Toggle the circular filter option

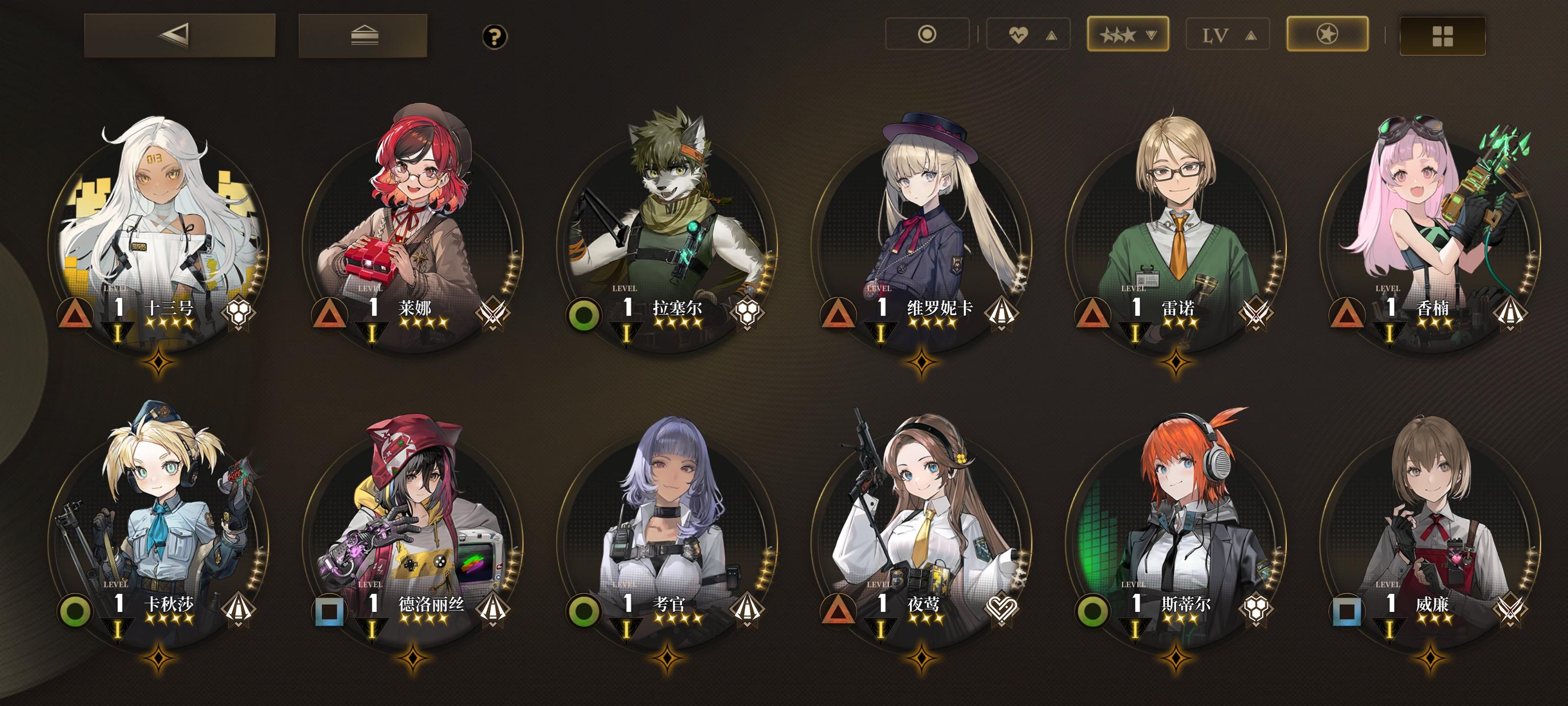pyautogui.click(x=928, y=35)
